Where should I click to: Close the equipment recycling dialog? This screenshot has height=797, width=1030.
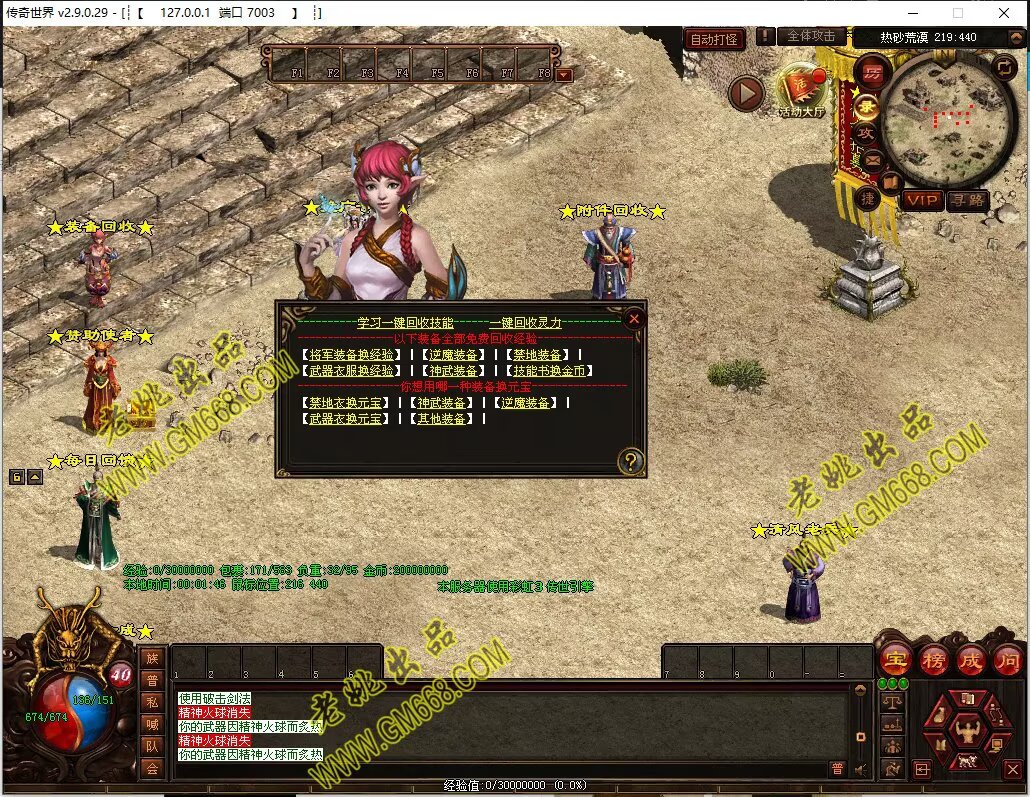click(x=633, y=319)
